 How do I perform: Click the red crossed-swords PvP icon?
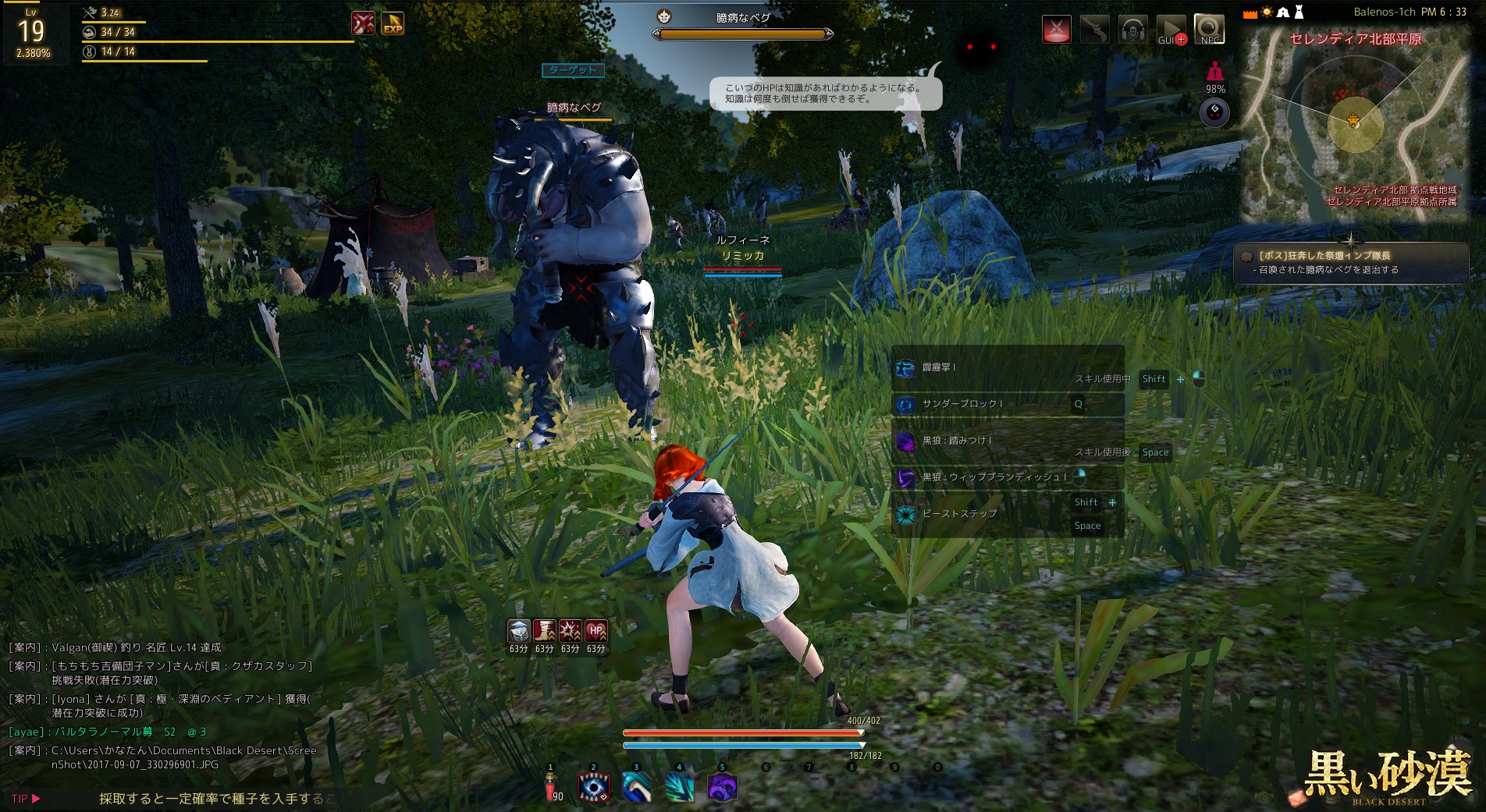[x=1056, y=30]
